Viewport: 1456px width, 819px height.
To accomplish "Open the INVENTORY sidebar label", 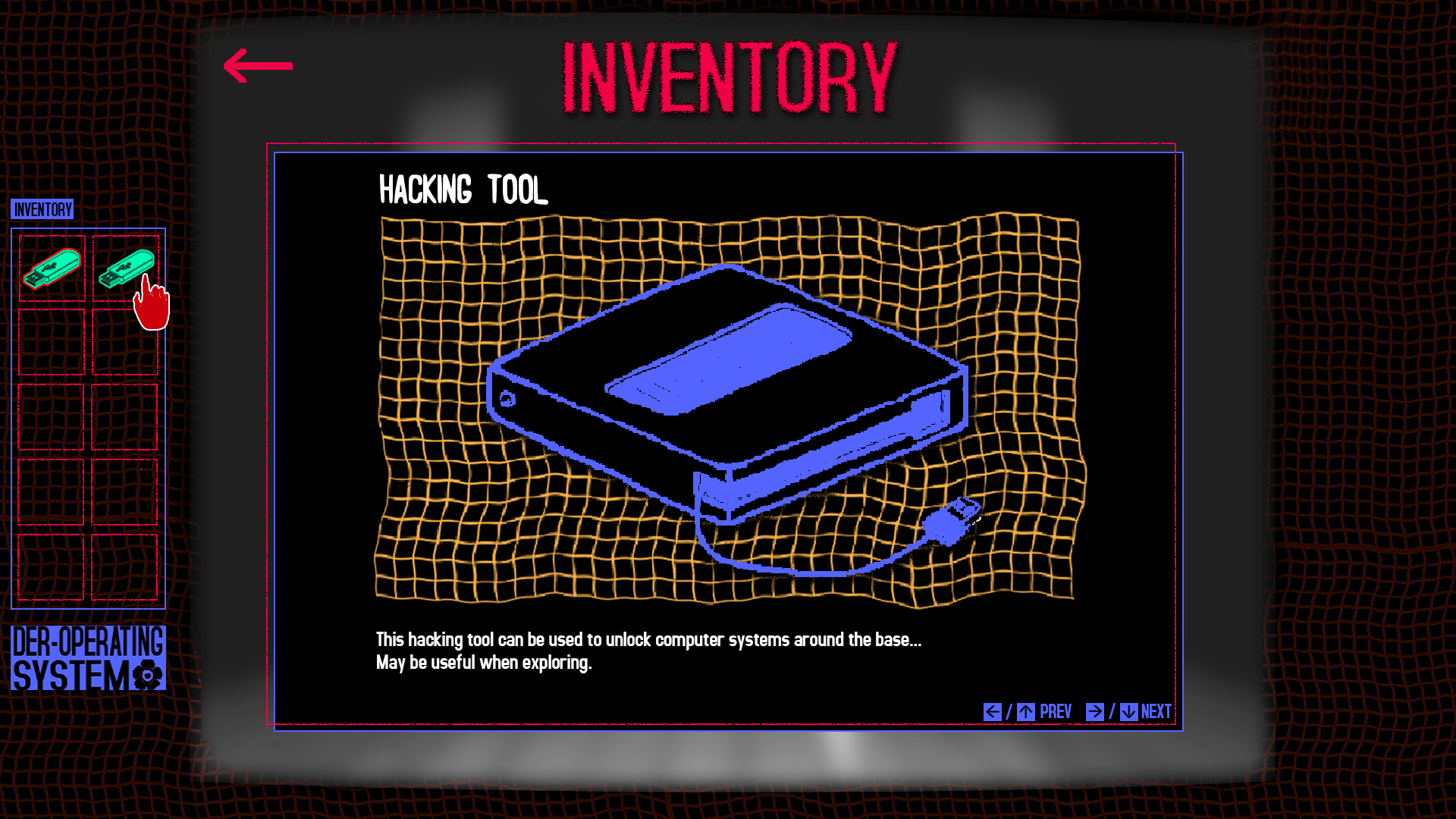I will 42,211.
